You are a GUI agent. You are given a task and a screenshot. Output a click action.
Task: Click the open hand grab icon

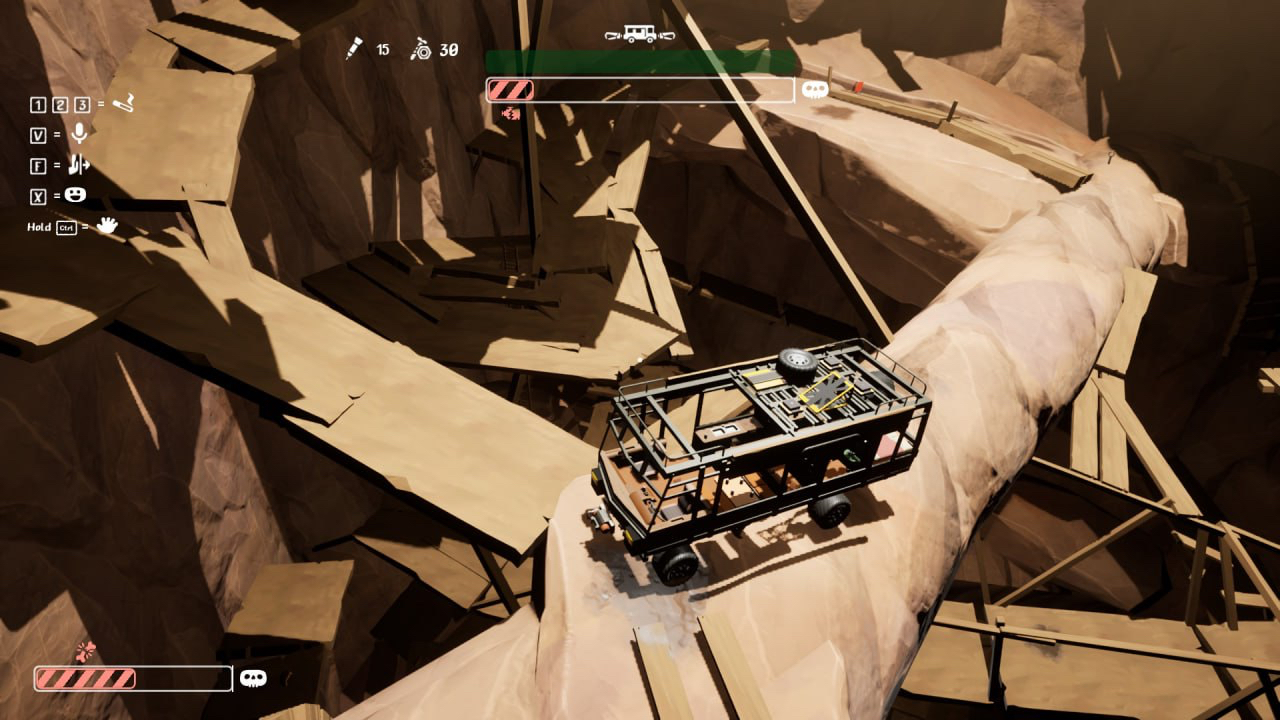point(106,226)
